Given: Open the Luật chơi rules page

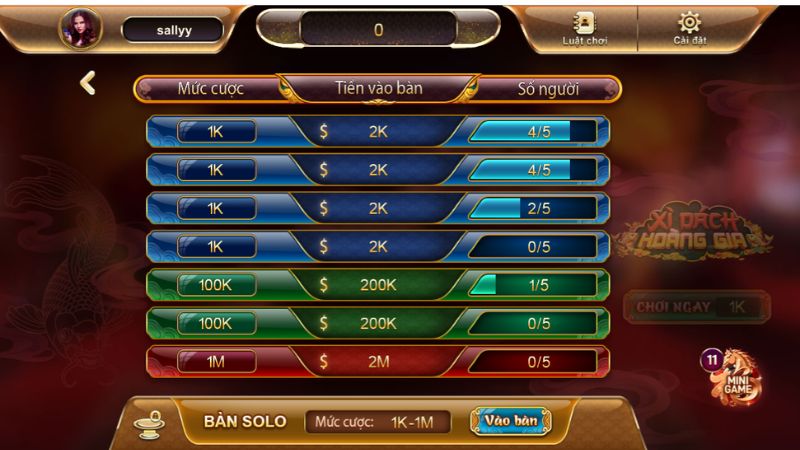Looking at the screenshot, I should point(584,29).
